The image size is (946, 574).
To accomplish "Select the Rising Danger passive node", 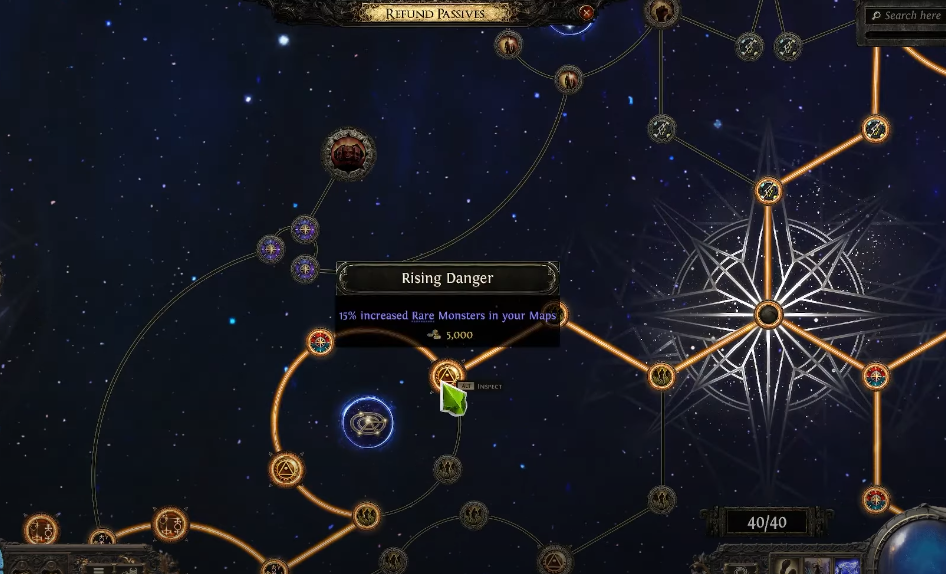I will tap(447, 376).
